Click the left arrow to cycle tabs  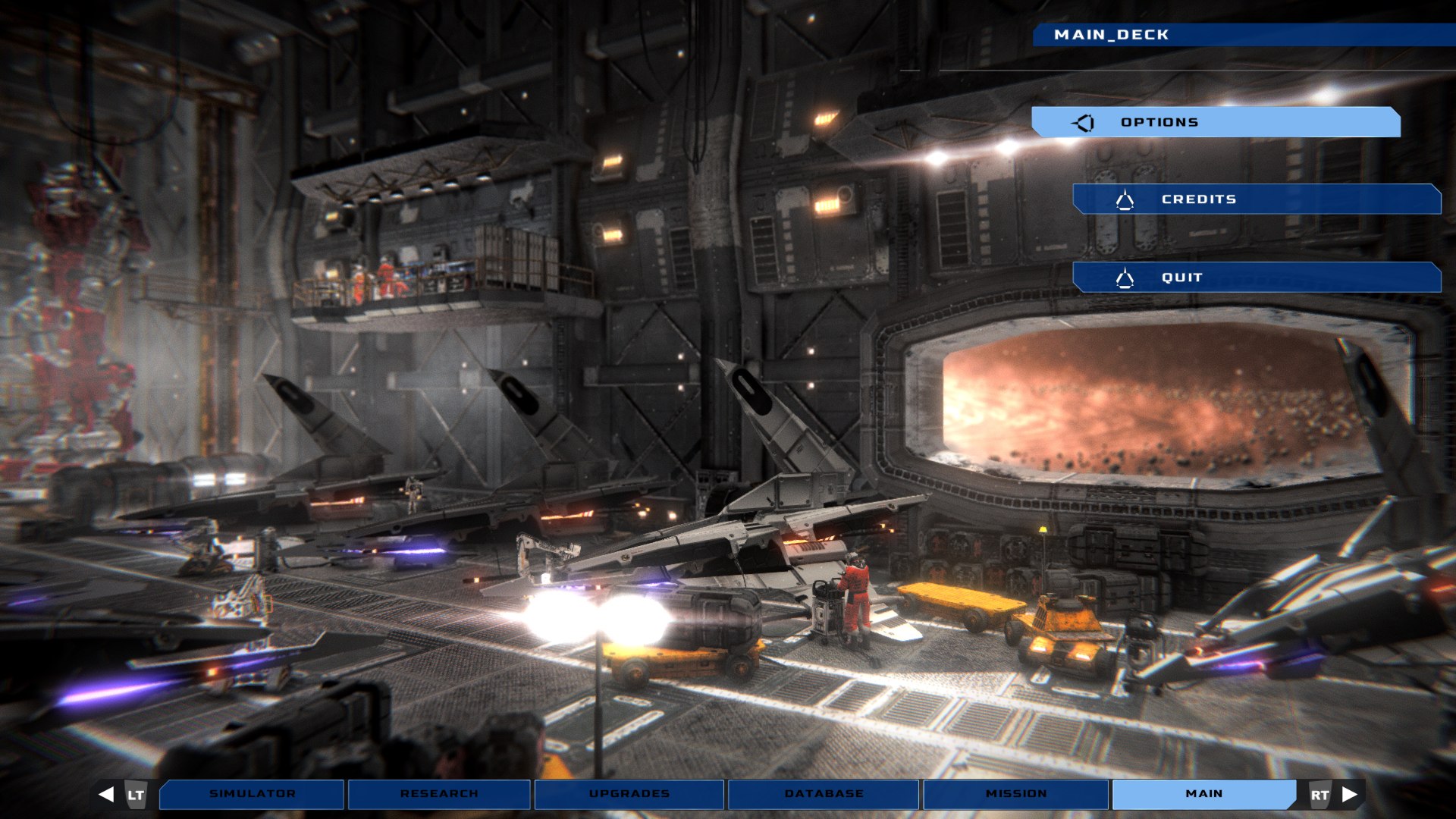coord(107,794)
